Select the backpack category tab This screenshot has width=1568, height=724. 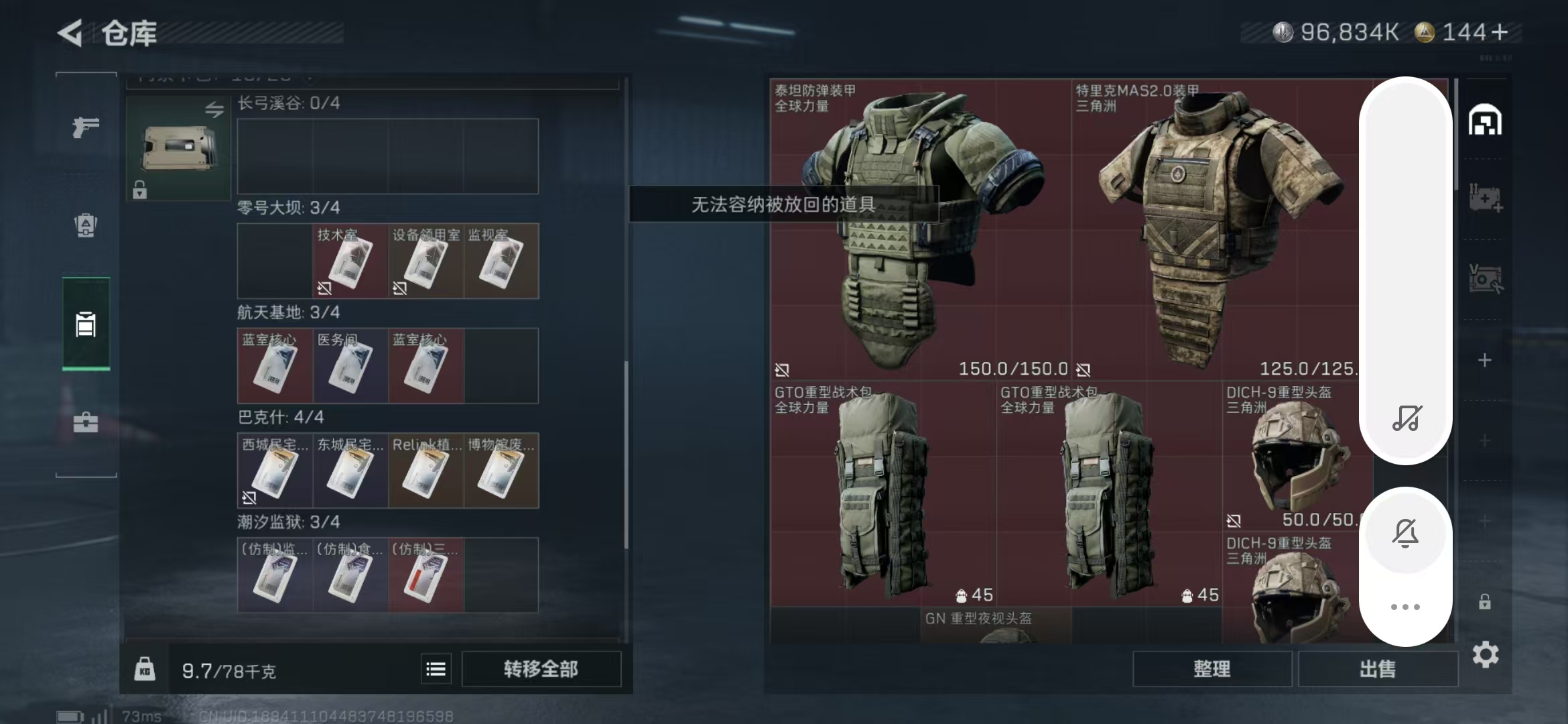86,225
